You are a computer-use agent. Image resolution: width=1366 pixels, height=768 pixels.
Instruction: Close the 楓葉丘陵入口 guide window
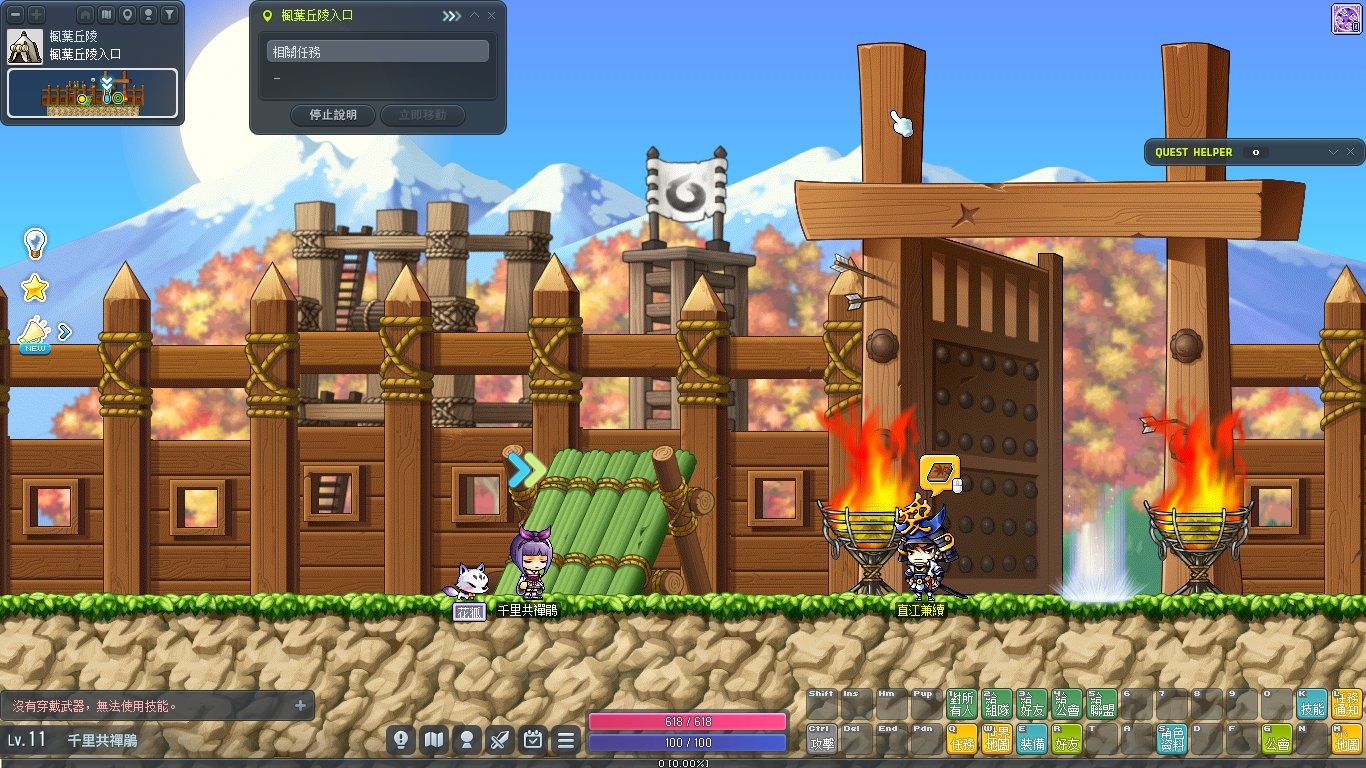pos(491,16)
